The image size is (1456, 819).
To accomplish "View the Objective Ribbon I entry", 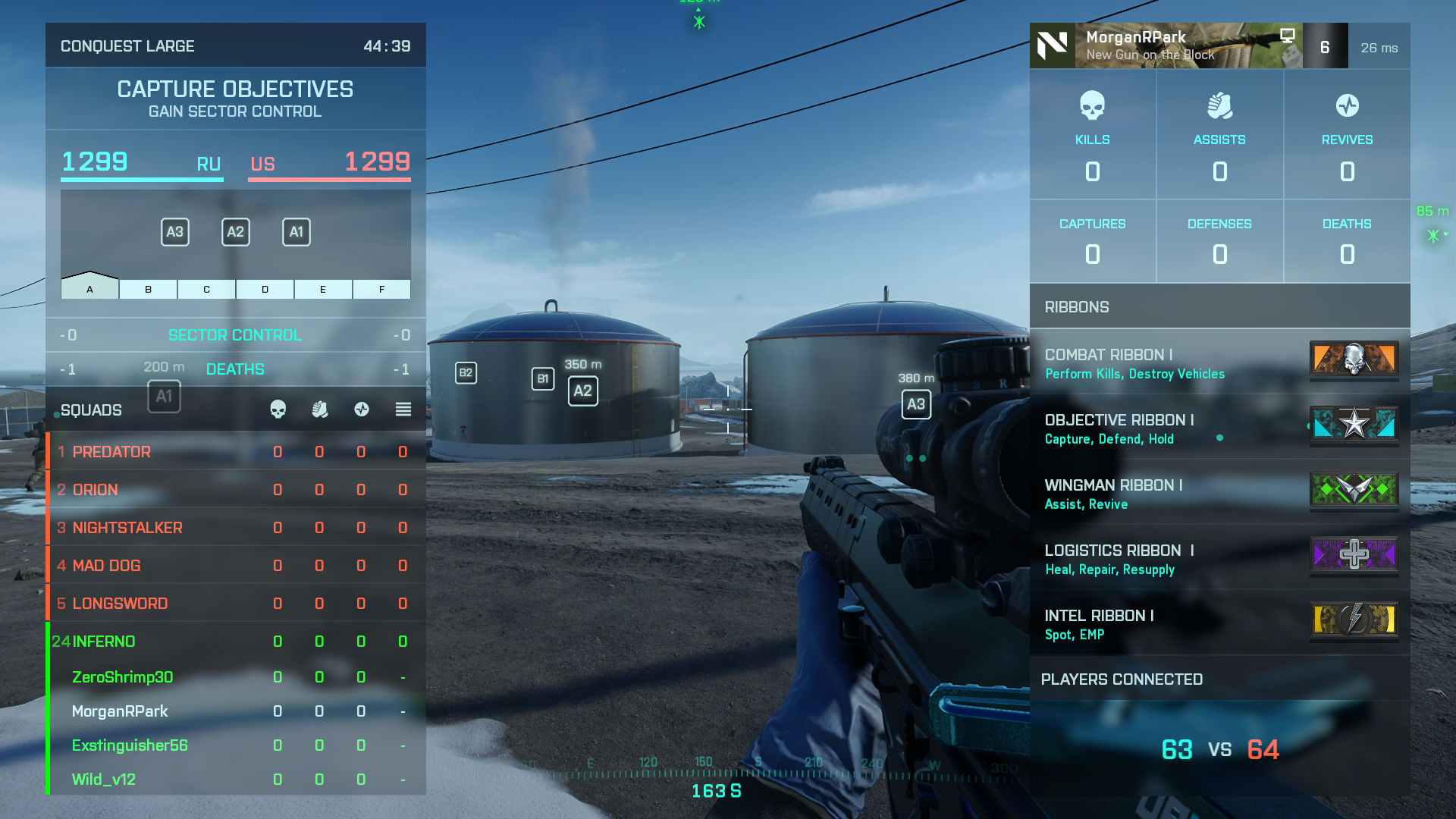I will [x=1219, y=428].
